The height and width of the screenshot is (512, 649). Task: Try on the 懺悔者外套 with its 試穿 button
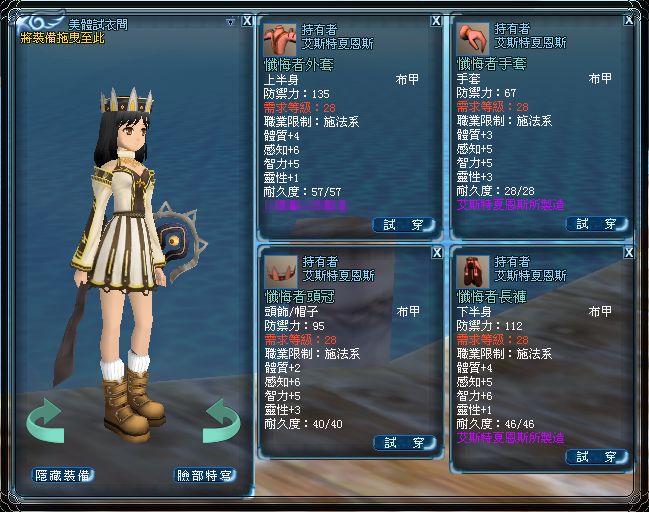(x=404, y=224)
